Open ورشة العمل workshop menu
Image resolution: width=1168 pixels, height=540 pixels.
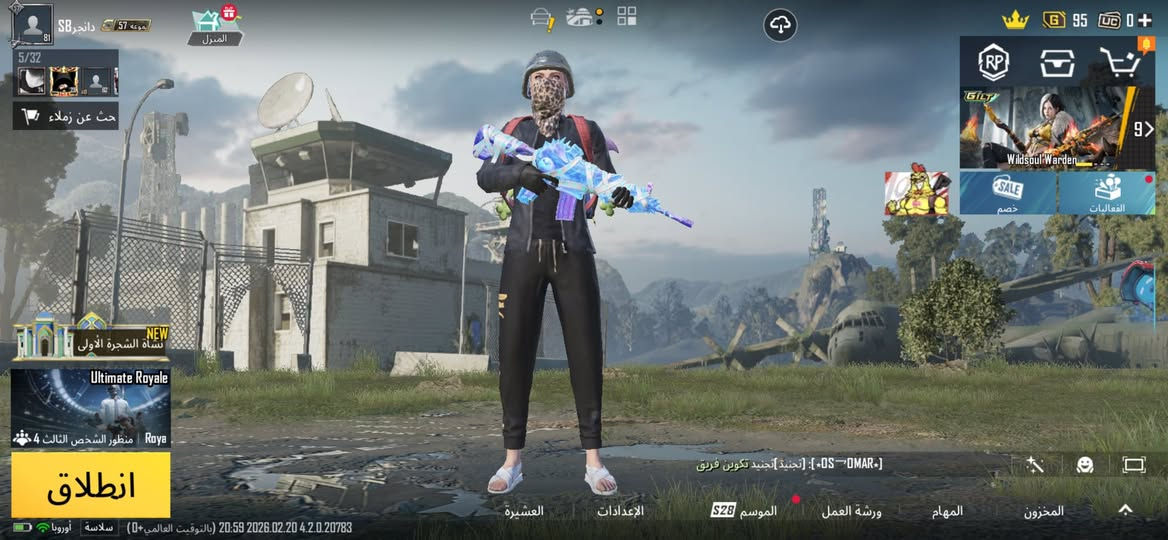[x=851, y=511]
